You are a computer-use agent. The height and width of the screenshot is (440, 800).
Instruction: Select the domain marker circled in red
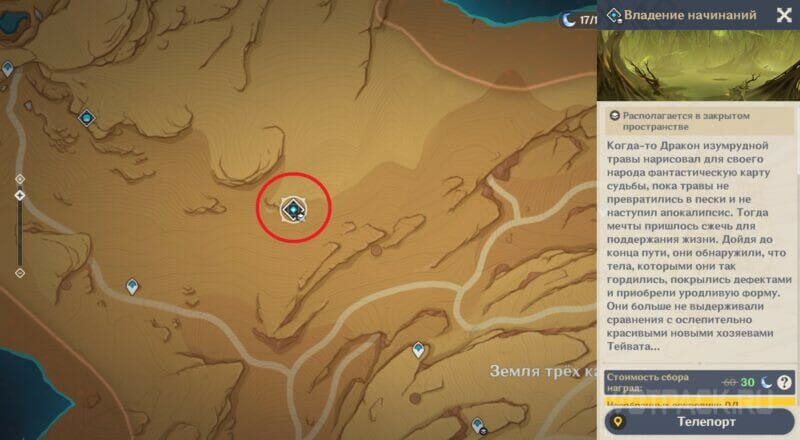tap(293, 209)
